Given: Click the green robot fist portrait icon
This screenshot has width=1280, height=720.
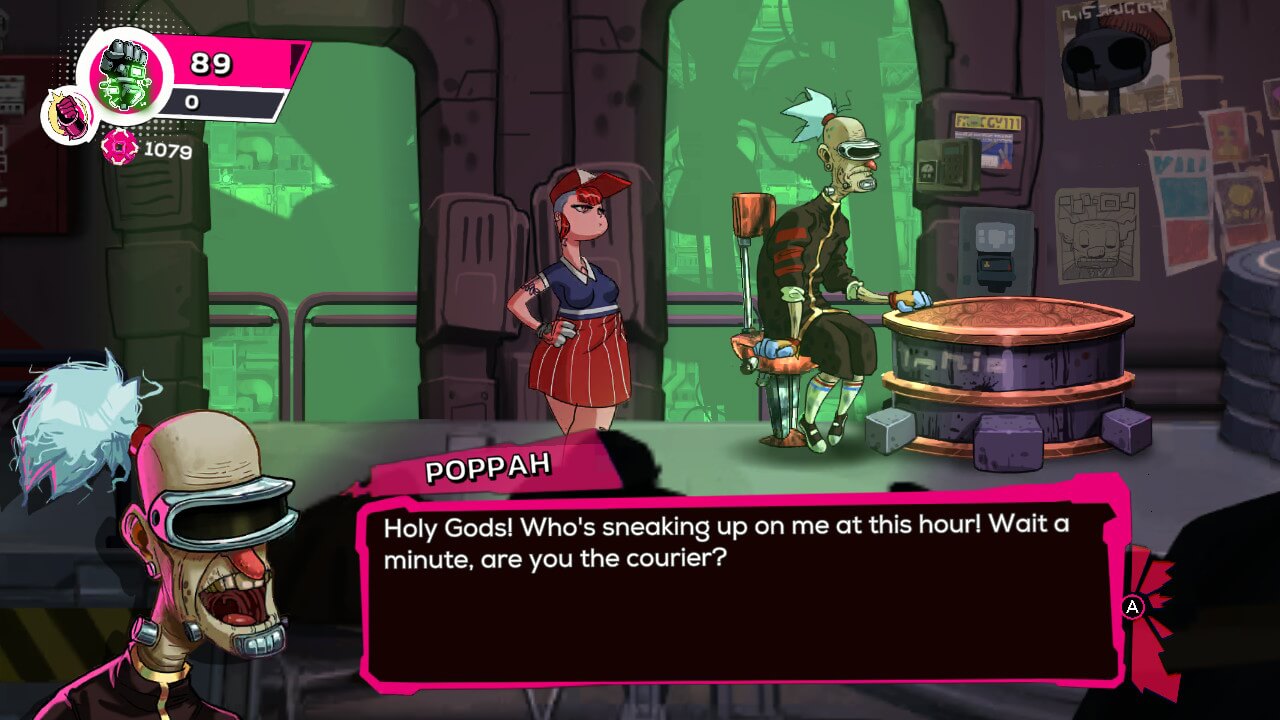Looking at the screenshot, I should pos(124,75).
